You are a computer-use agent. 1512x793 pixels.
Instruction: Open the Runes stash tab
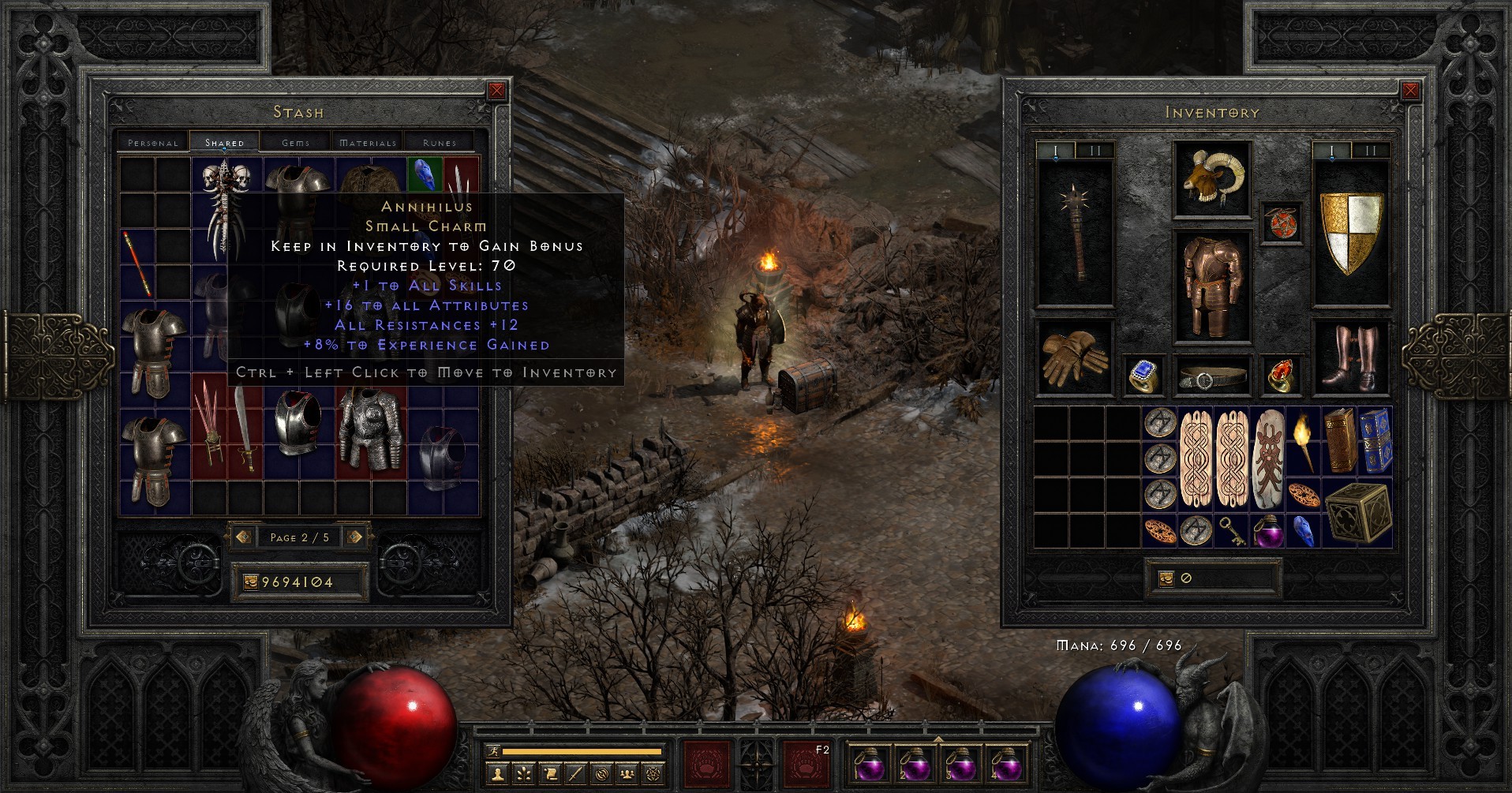coord(439,143)
